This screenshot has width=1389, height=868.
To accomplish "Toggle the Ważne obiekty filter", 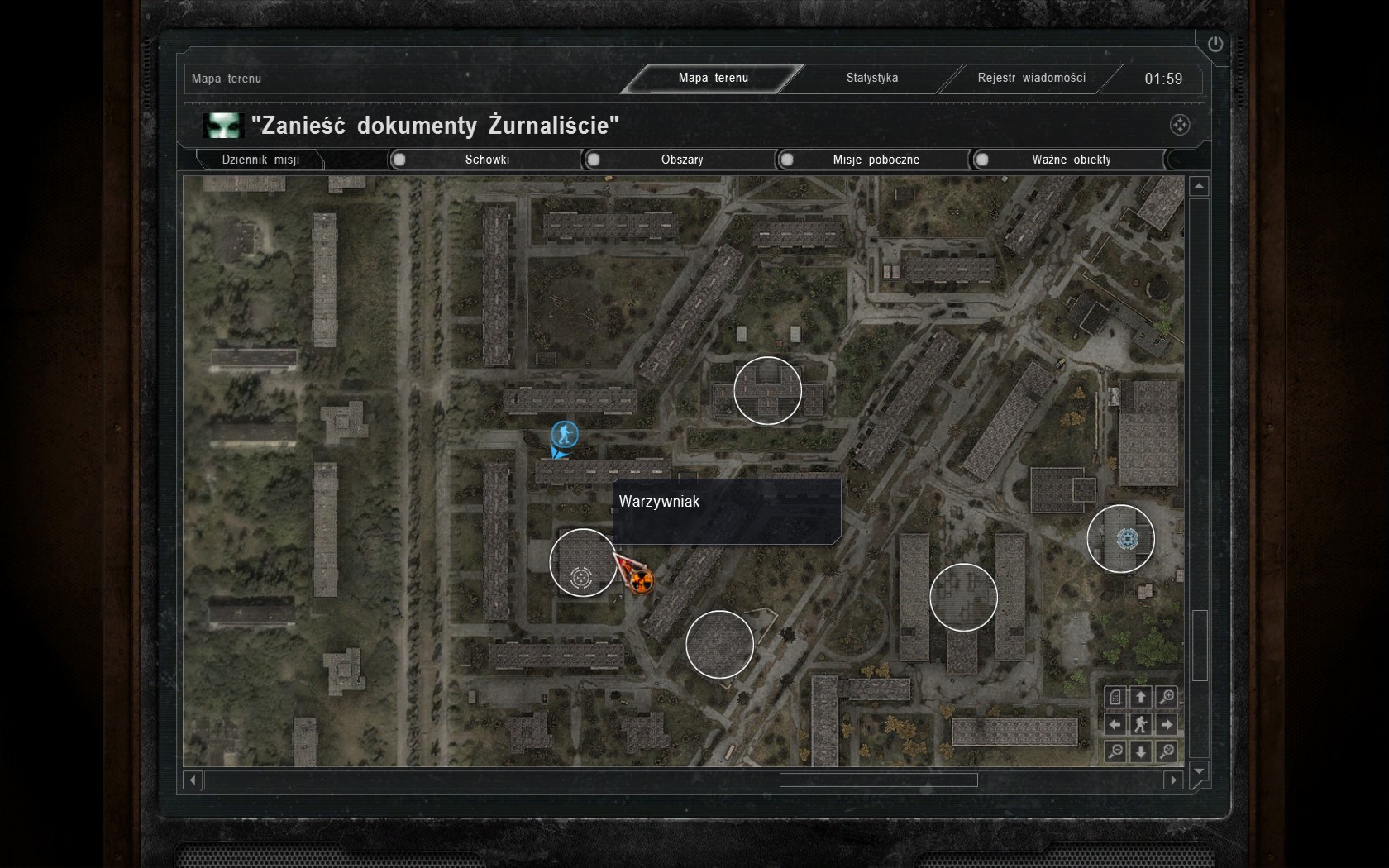I will pos(981,160).
